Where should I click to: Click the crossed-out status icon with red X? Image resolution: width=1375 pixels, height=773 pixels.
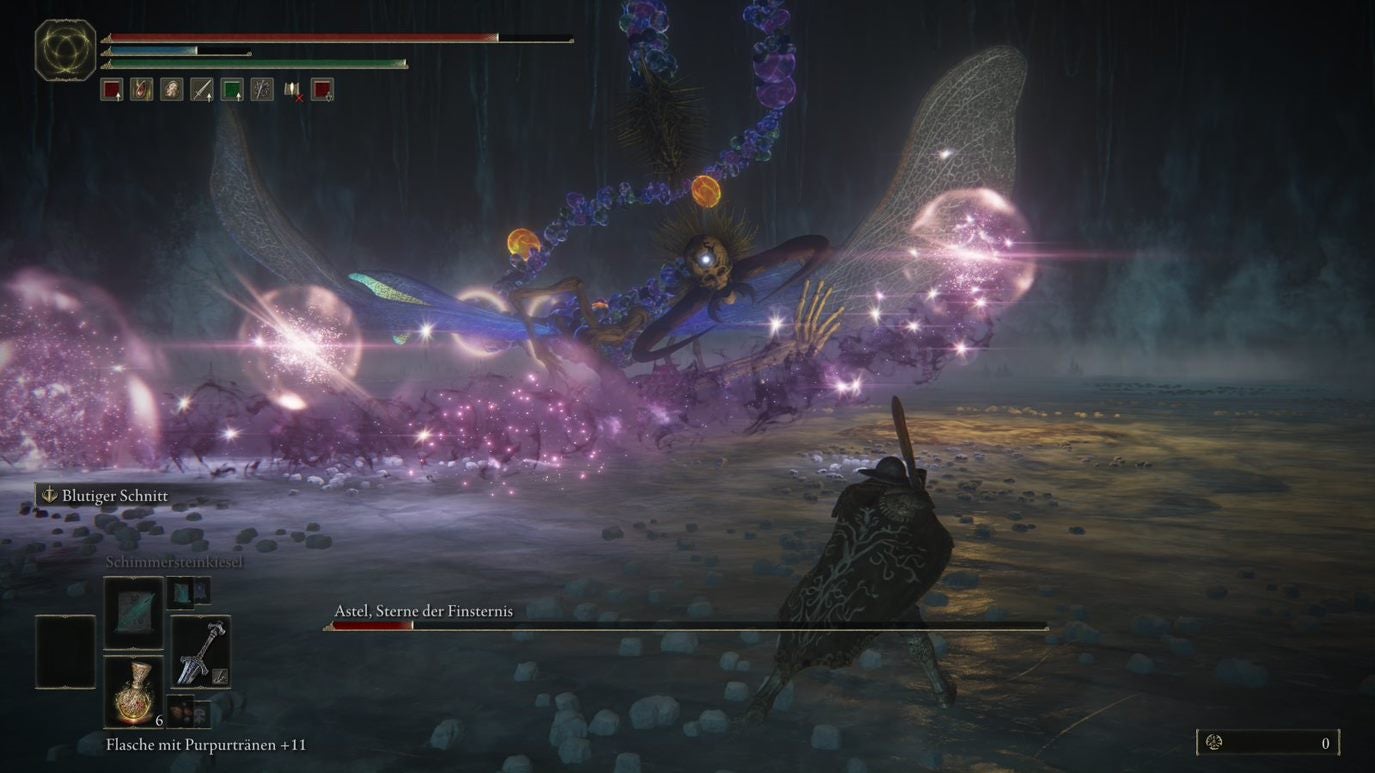point(292,90)
